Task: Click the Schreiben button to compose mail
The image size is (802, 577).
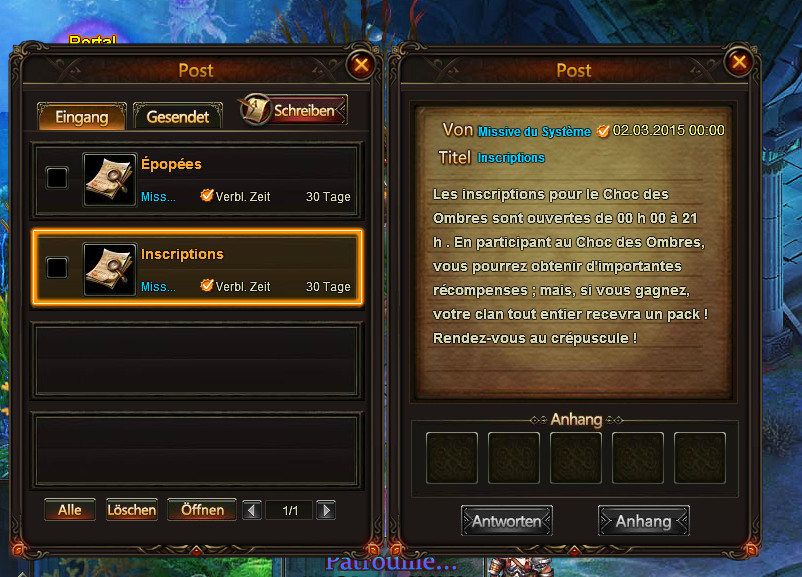Action: click(x=294, y=110)
